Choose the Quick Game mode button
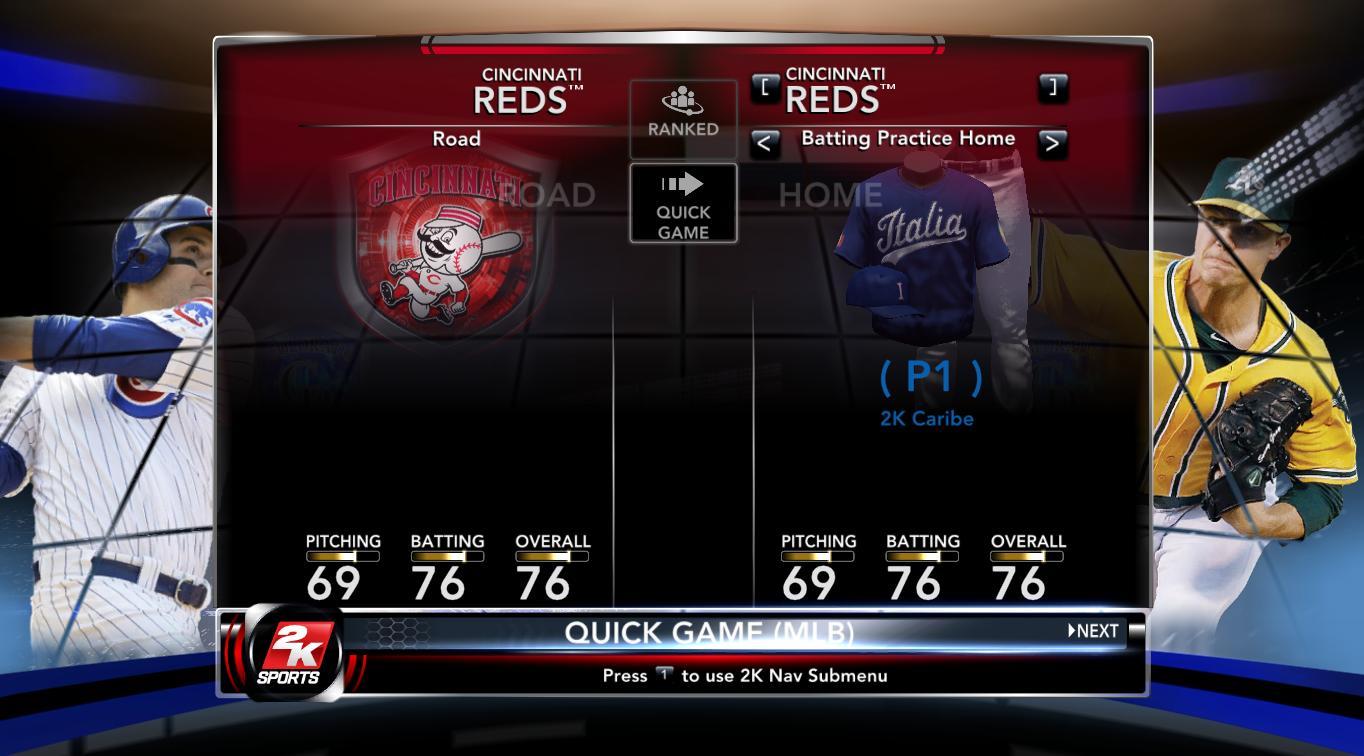Screen dimensions: 1364x756 (x=683, y=204)
